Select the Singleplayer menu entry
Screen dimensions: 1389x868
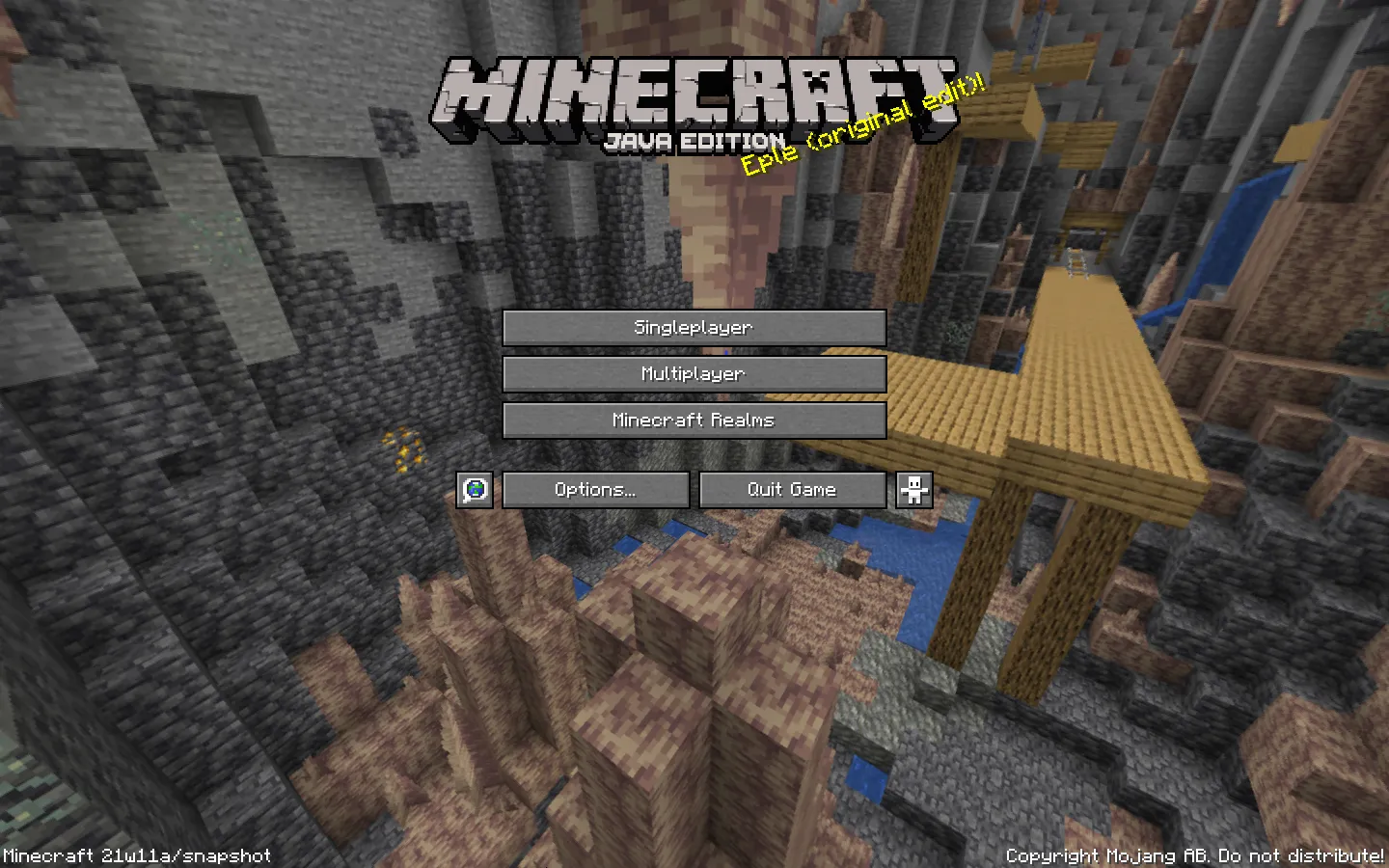click(x=694, y=328)
